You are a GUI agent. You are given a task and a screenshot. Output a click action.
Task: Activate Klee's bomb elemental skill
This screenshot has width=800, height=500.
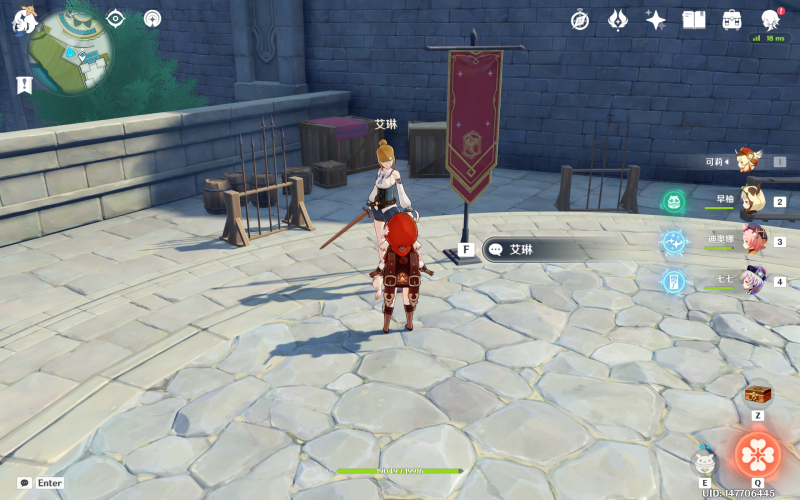pyautogui.click(x=705, y=461)
